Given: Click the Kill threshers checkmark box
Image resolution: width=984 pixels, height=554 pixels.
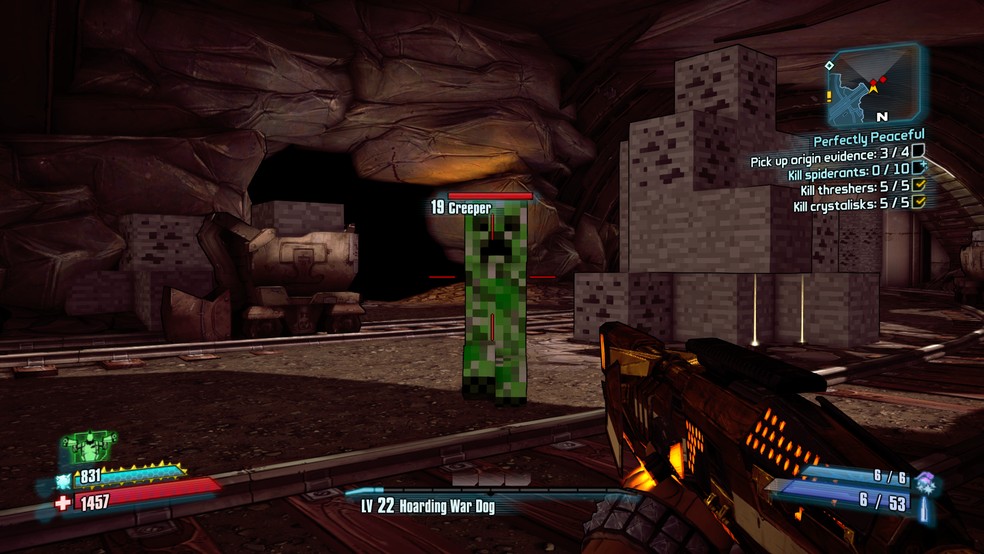Looking at the screenshot, I should [918, 186].
